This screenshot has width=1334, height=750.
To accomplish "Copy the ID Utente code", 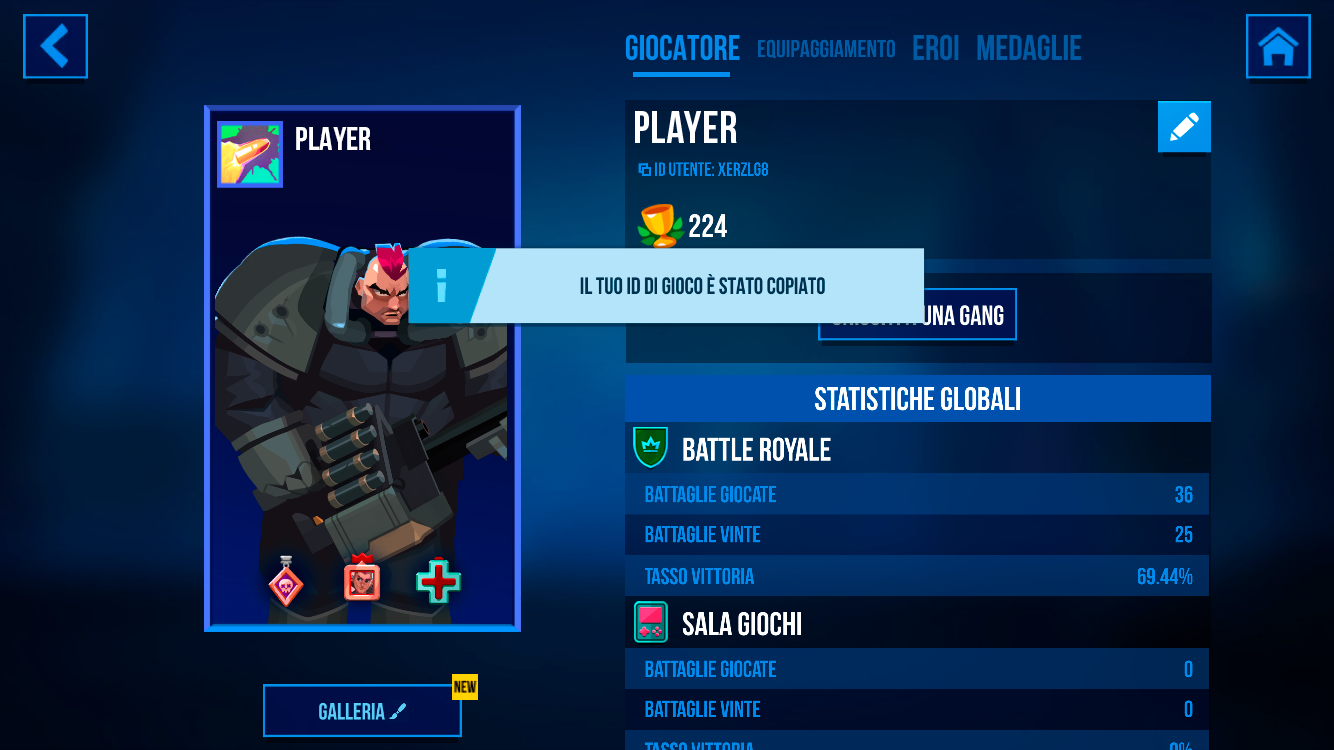I will [703, 170].
